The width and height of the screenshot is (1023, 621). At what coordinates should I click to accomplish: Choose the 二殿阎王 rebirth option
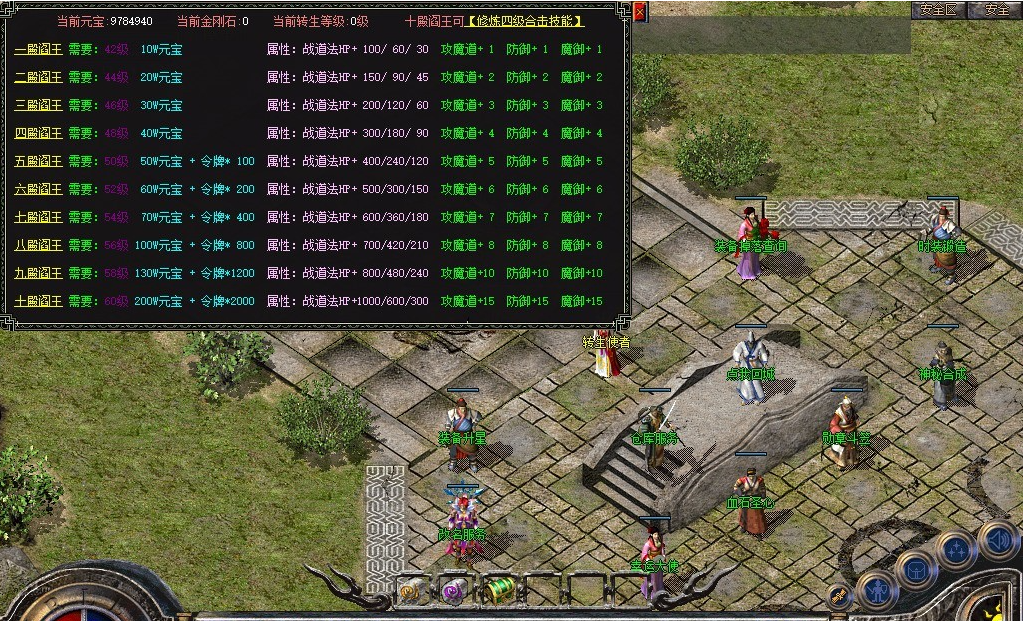[x=38, y=77]
